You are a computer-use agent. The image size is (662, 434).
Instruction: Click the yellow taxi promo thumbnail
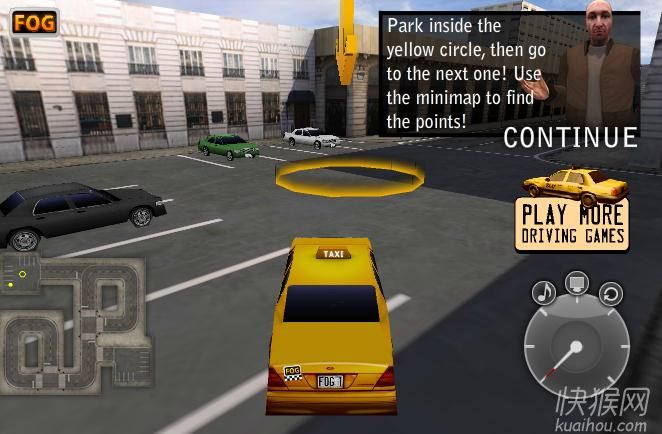(575, 184)
